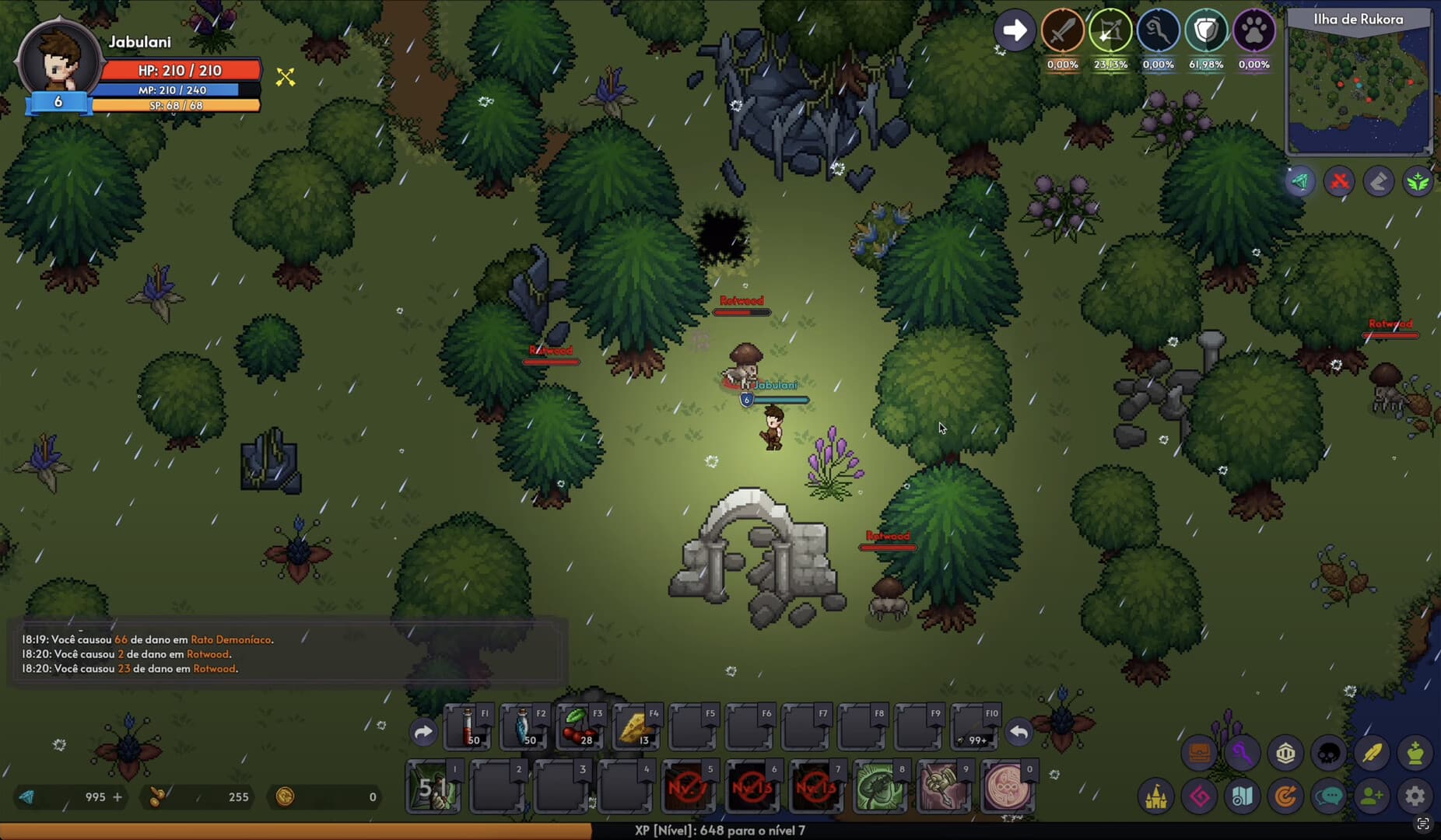Viewport: 1441px width, 840px height.
Task: Open the chat bubbles panel
Action: click(1330, 797)
